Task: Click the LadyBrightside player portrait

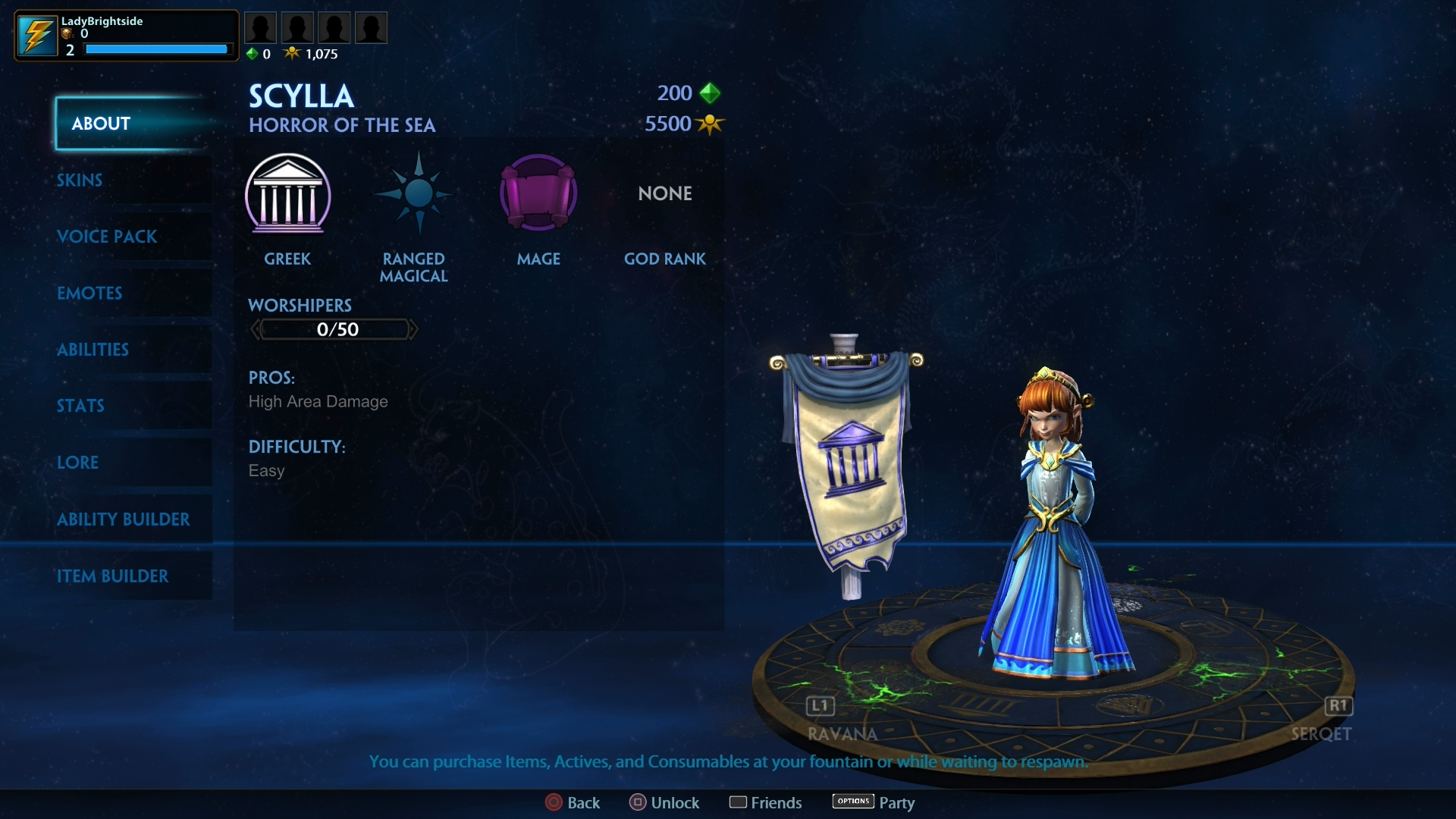Action: 36,34
